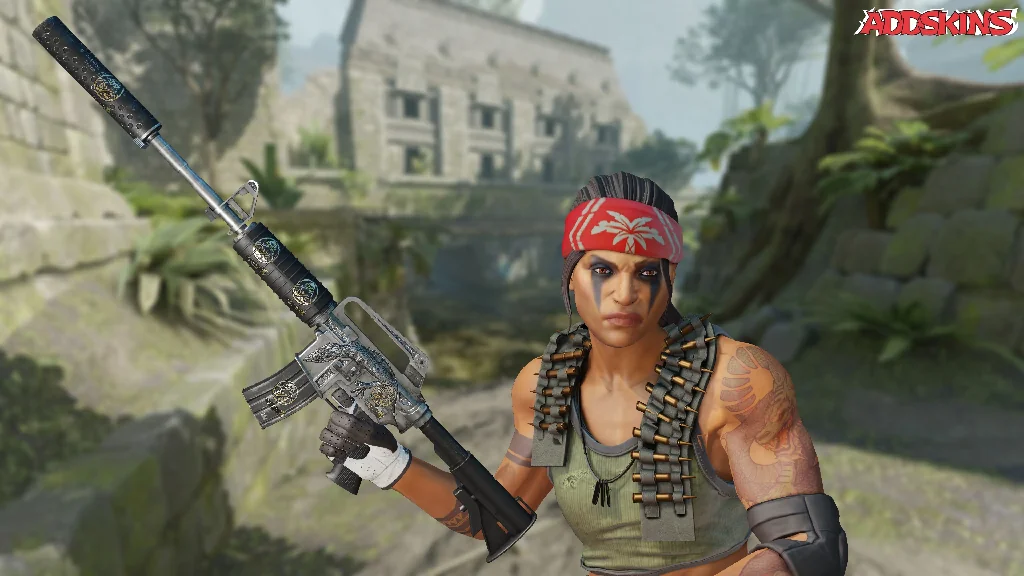Click the ADDSKINS logo watermark
This screenshot has width=1024, height=576.
937,22
